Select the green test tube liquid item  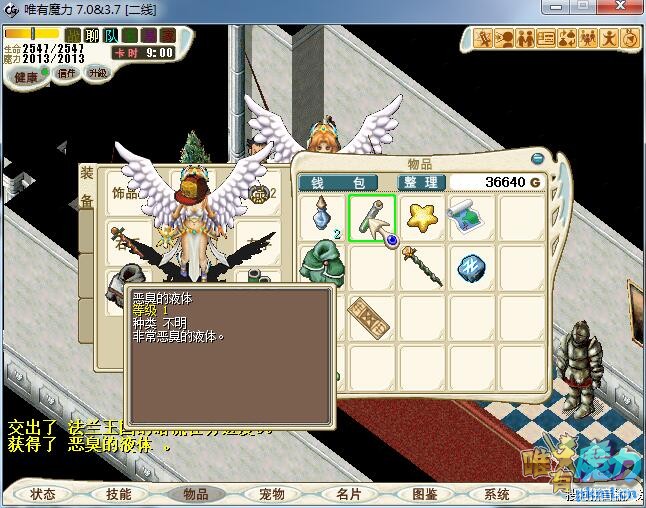371,217
